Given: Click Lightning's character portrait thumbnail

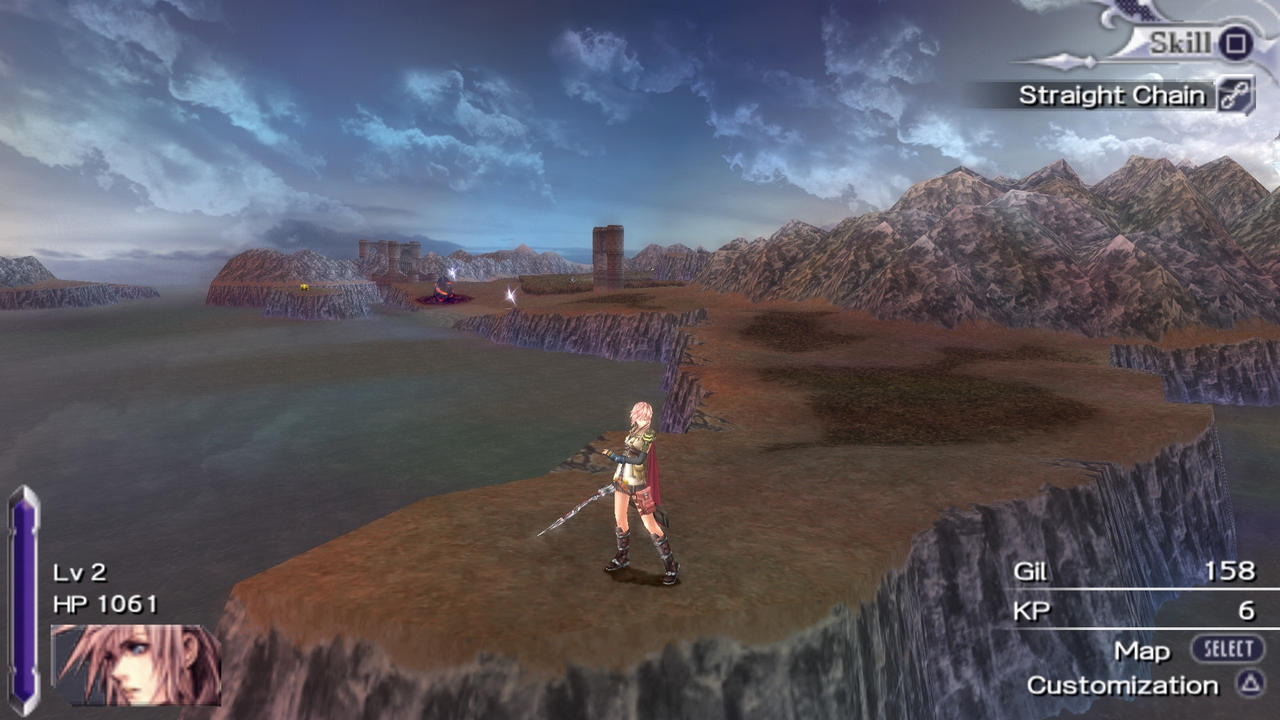Looking at the screenshot, I should coord(135,665).
